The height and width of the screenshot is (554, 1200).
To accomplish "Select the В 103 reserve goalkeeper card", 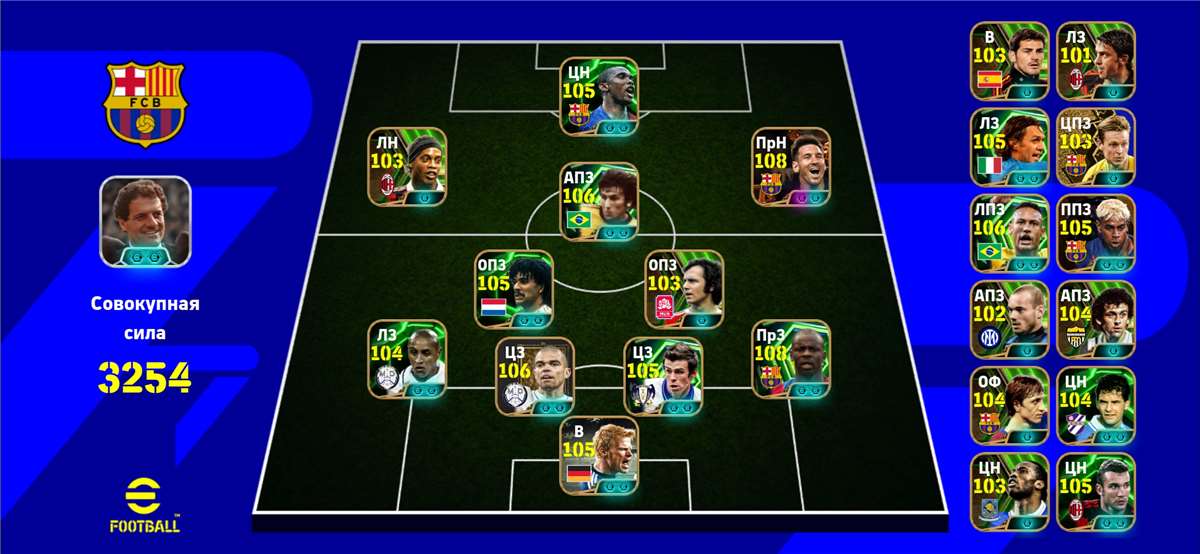I will [x=1009, y=62].
